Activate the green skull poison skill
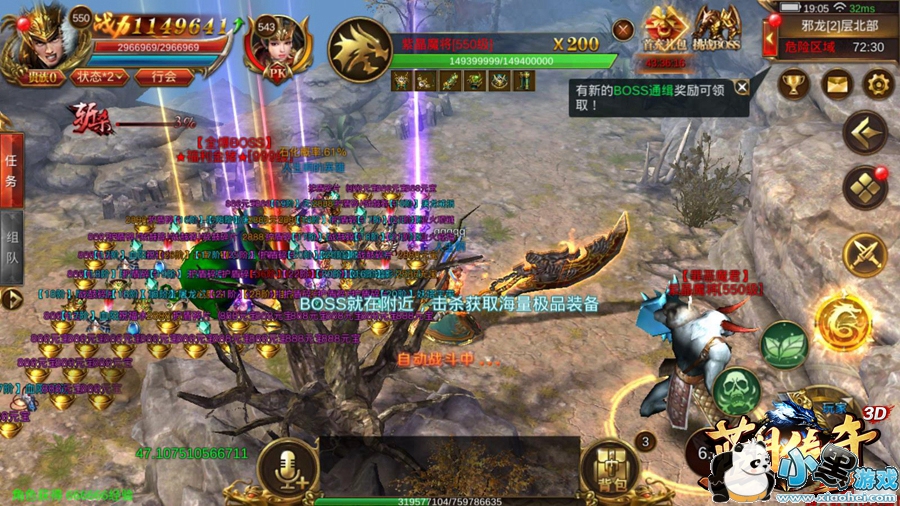 point(738,390)
